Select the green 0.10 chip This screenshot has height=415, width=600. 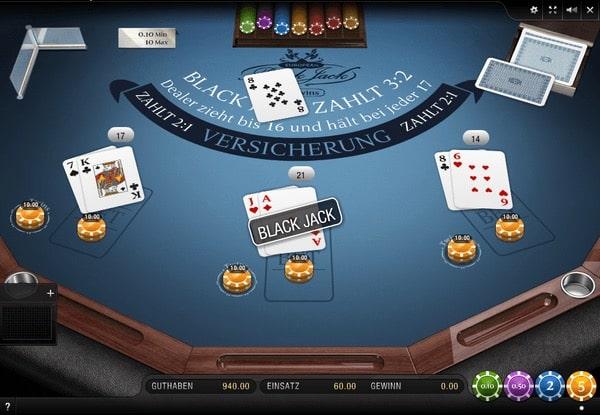[x=487, y=385]
